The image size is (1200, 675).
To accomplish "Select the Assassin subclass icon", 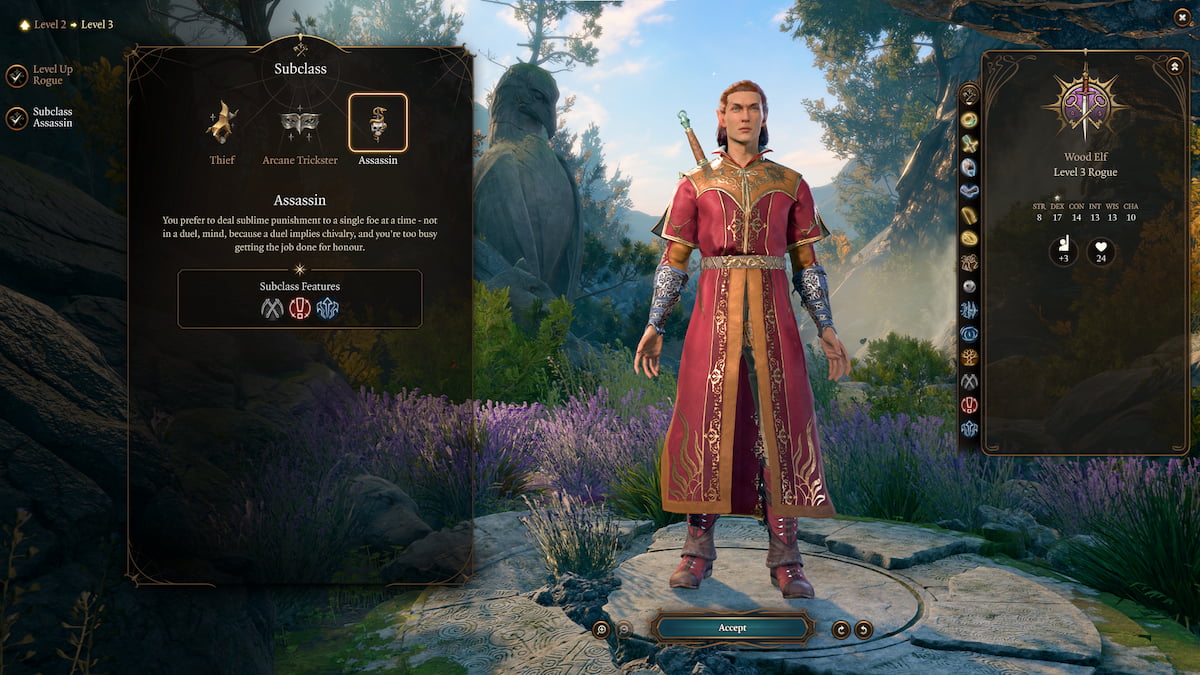I will 377,123.
